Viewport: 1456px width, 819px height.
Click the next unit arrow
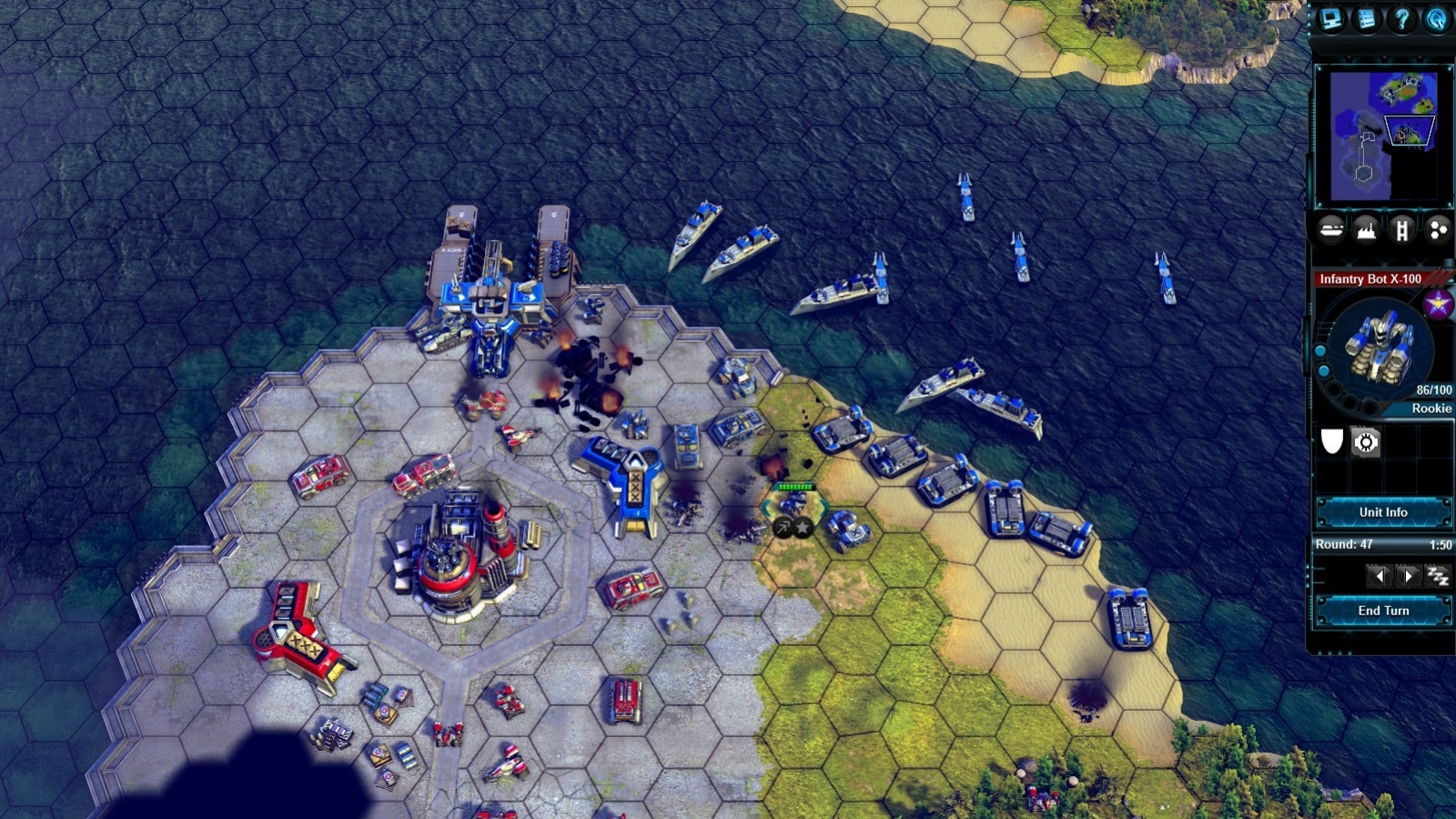[1407, 575]
